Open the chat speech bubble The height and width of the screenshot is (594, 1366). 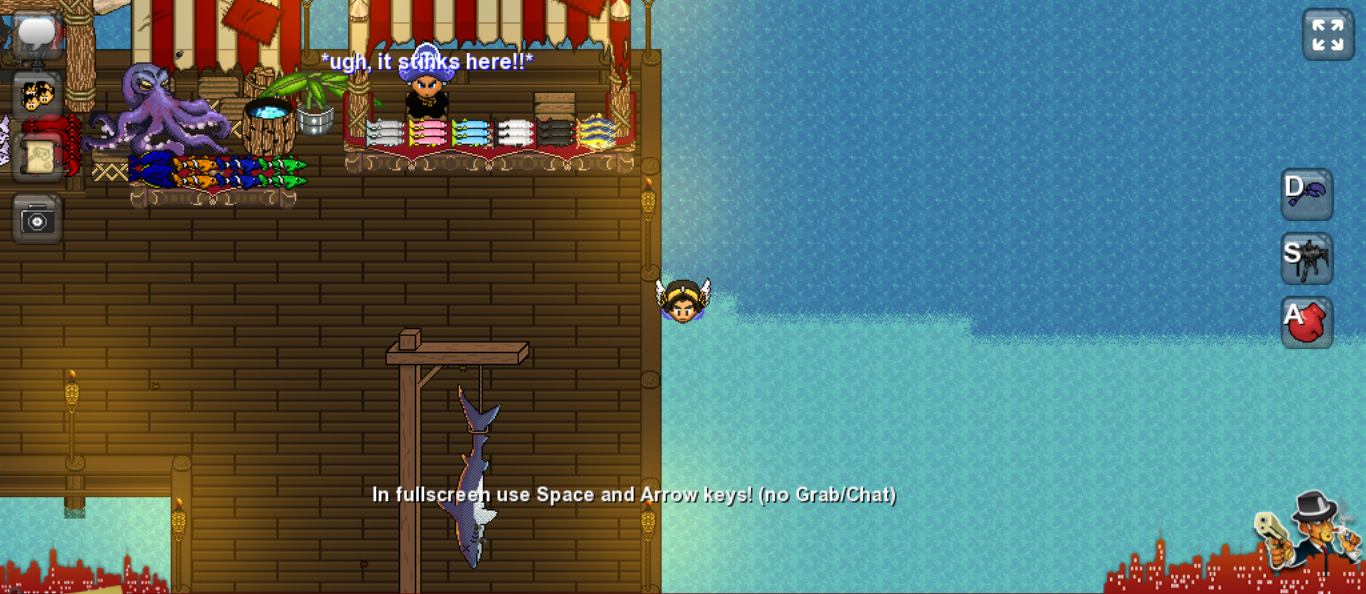(x=38, y=35)
